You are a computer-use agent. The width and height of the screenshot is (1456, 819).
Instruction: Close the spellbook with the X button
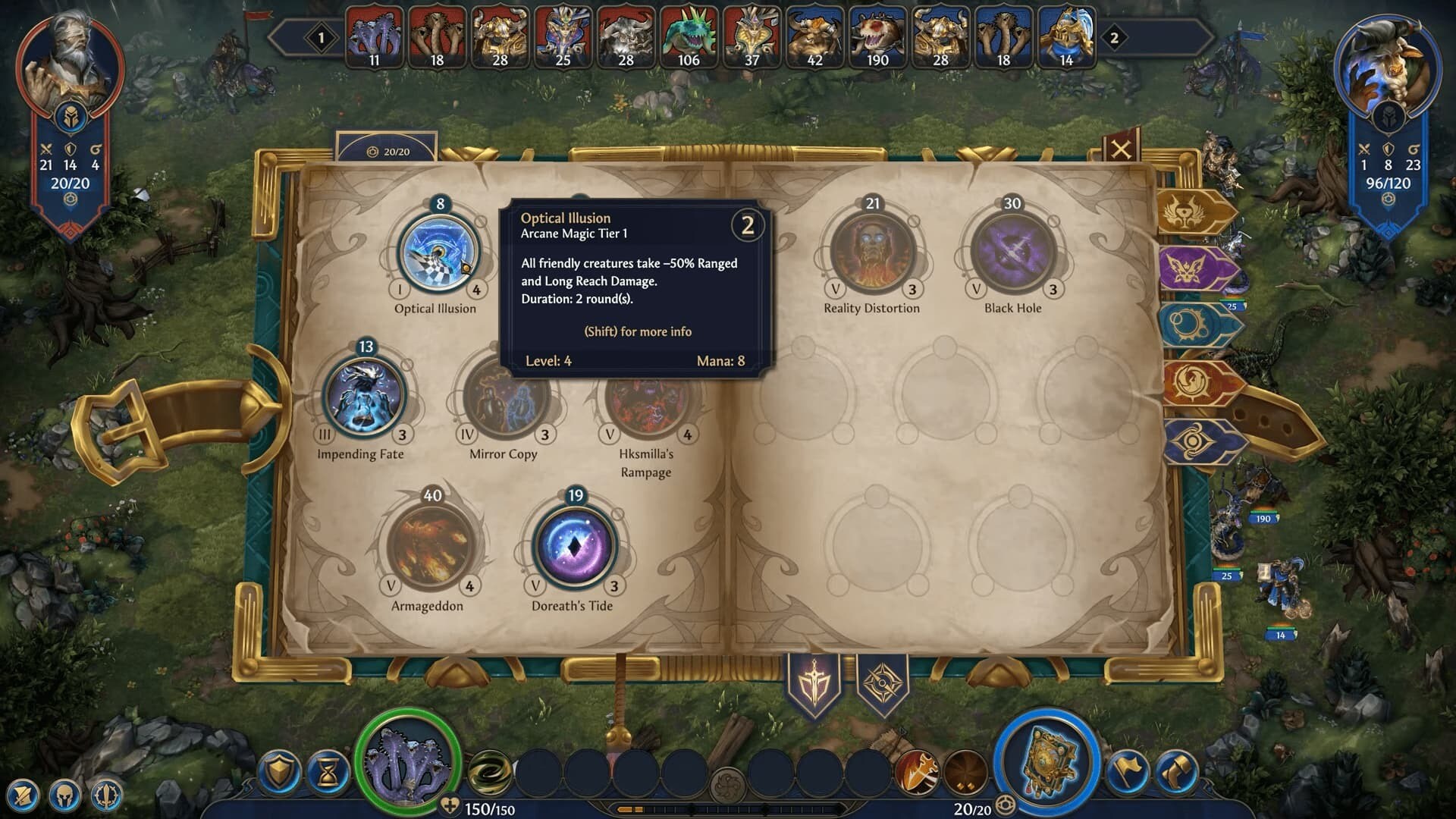pyautogui.click(x=1120, y=149)
